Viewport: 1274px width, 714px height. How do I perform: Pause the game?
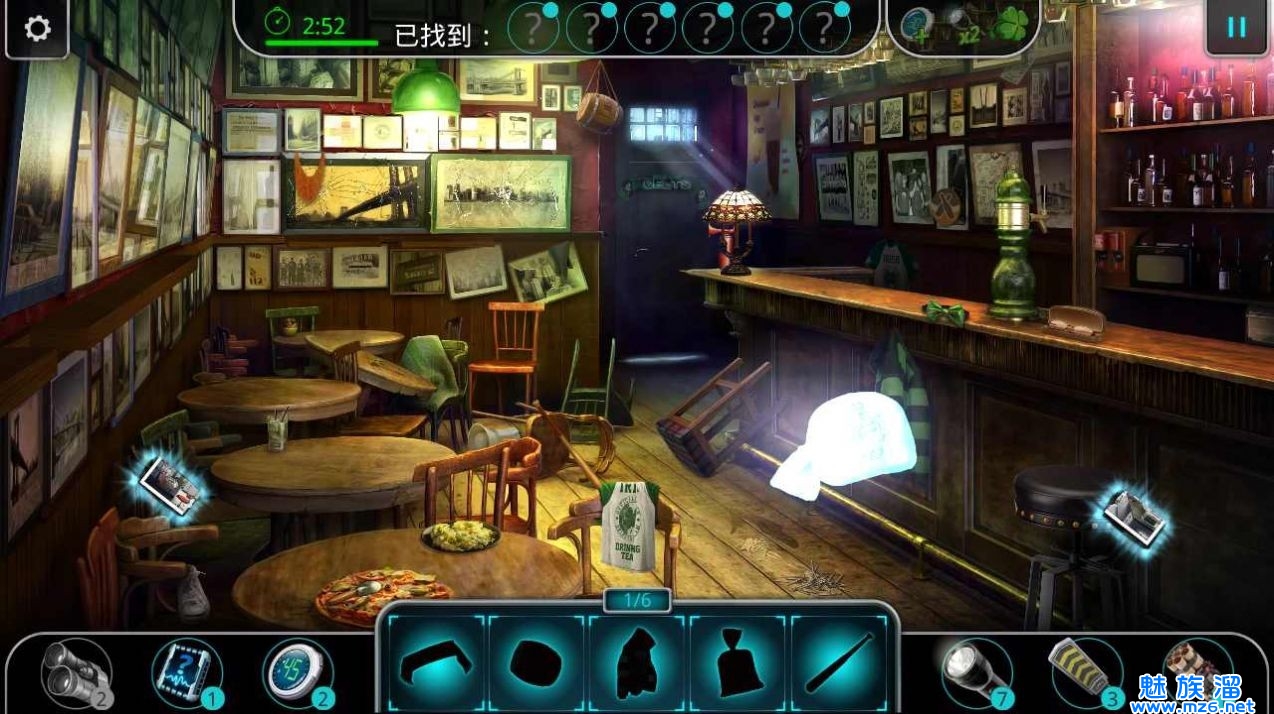click(x=1236, y=27)
